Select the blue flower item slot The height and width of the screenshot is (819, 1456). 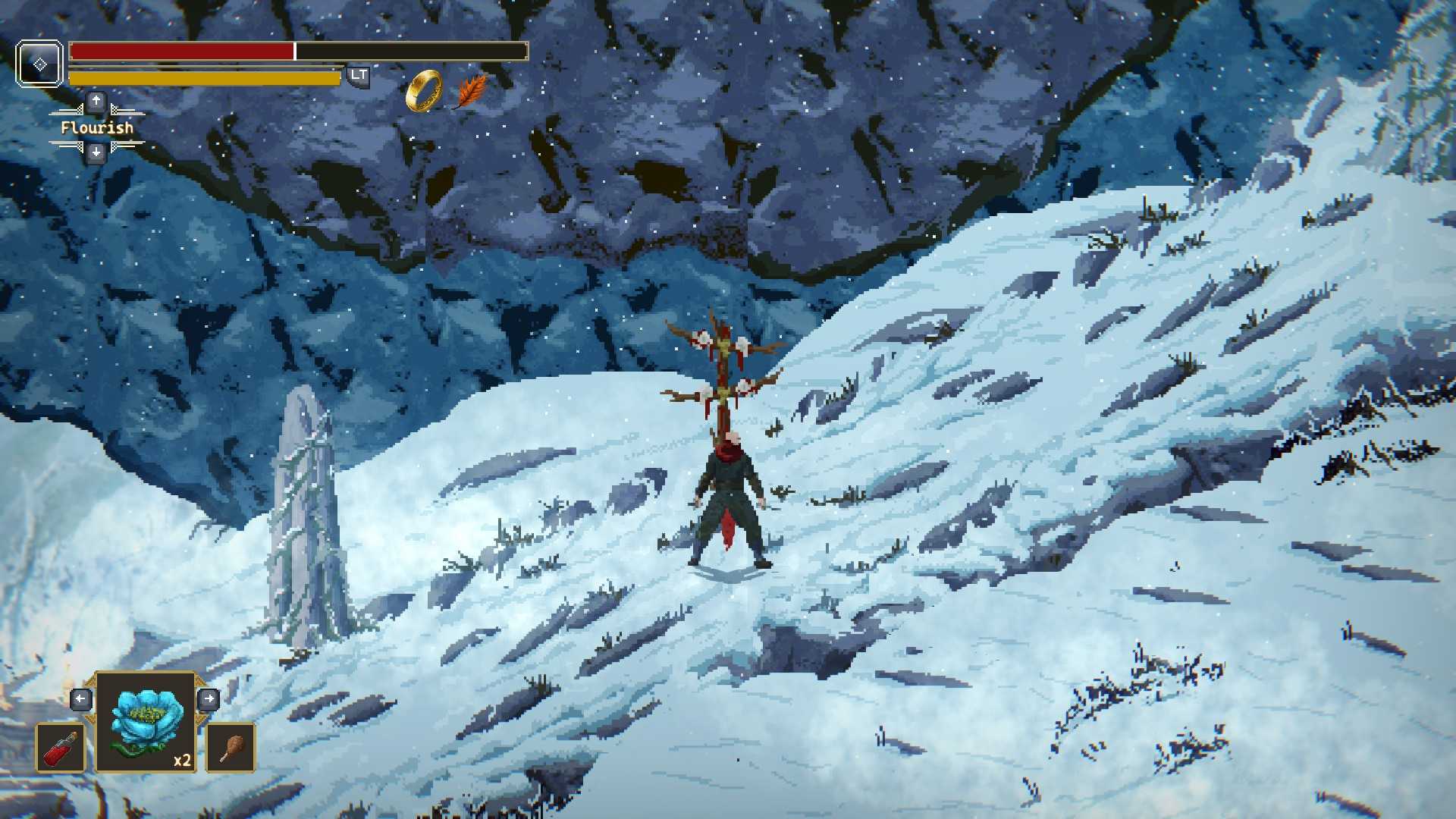pyautogui.click(x=146, y=722)
